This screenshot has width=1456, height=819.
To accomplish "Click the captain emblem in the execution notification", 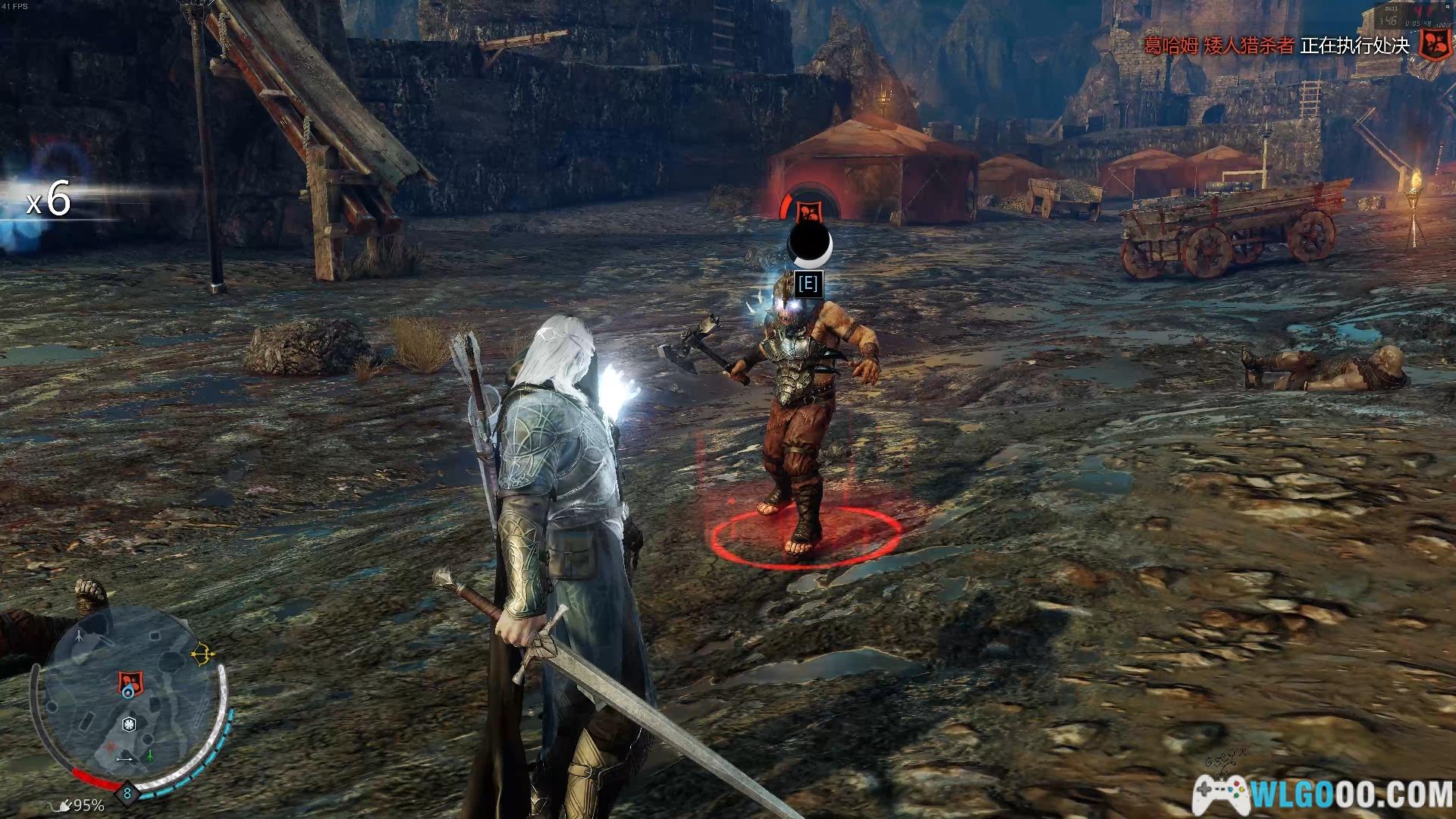I will pos(1433,45).
